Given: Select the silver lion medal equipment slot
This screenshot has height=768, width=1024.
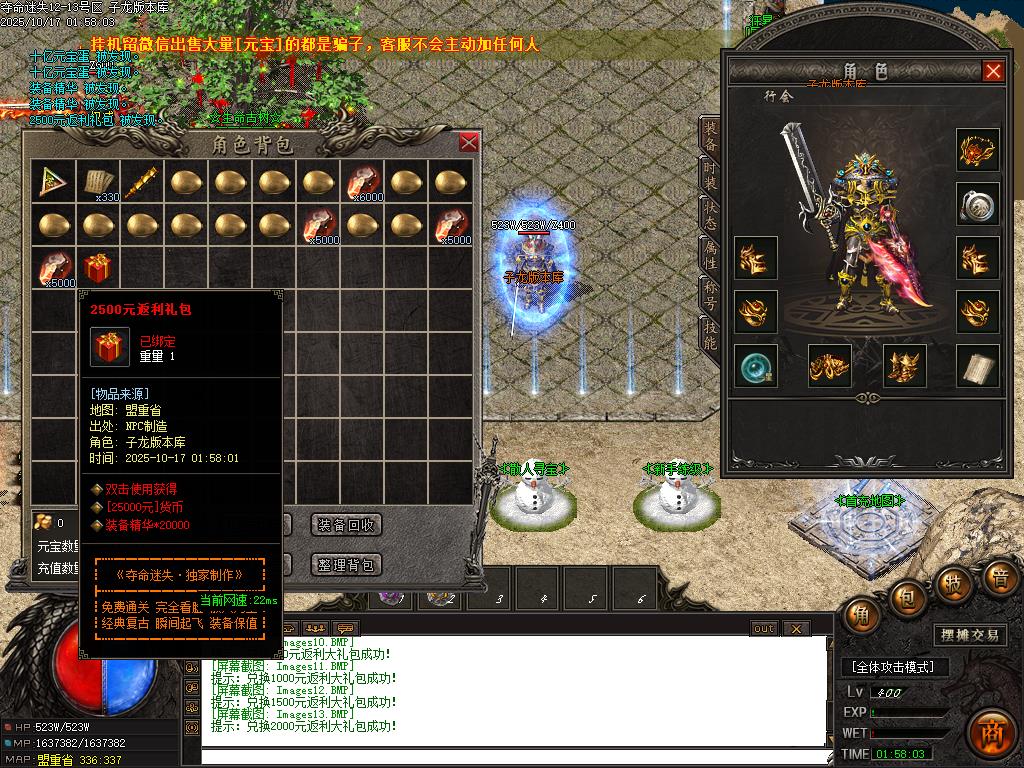Looking at the screenshot, I should tap(977, 205).
